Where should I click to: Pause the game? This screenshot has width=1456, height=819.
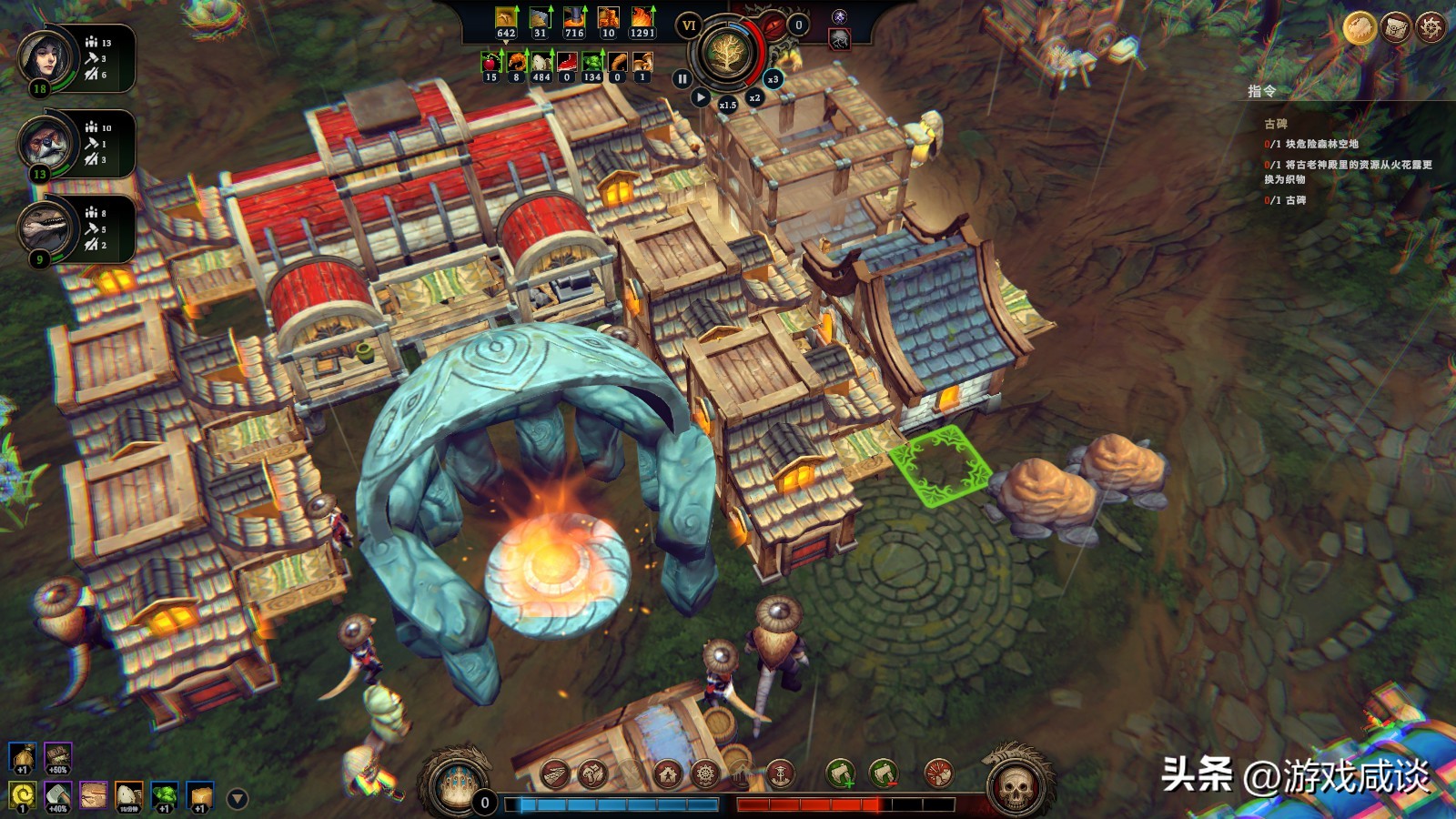click(682, 79)
